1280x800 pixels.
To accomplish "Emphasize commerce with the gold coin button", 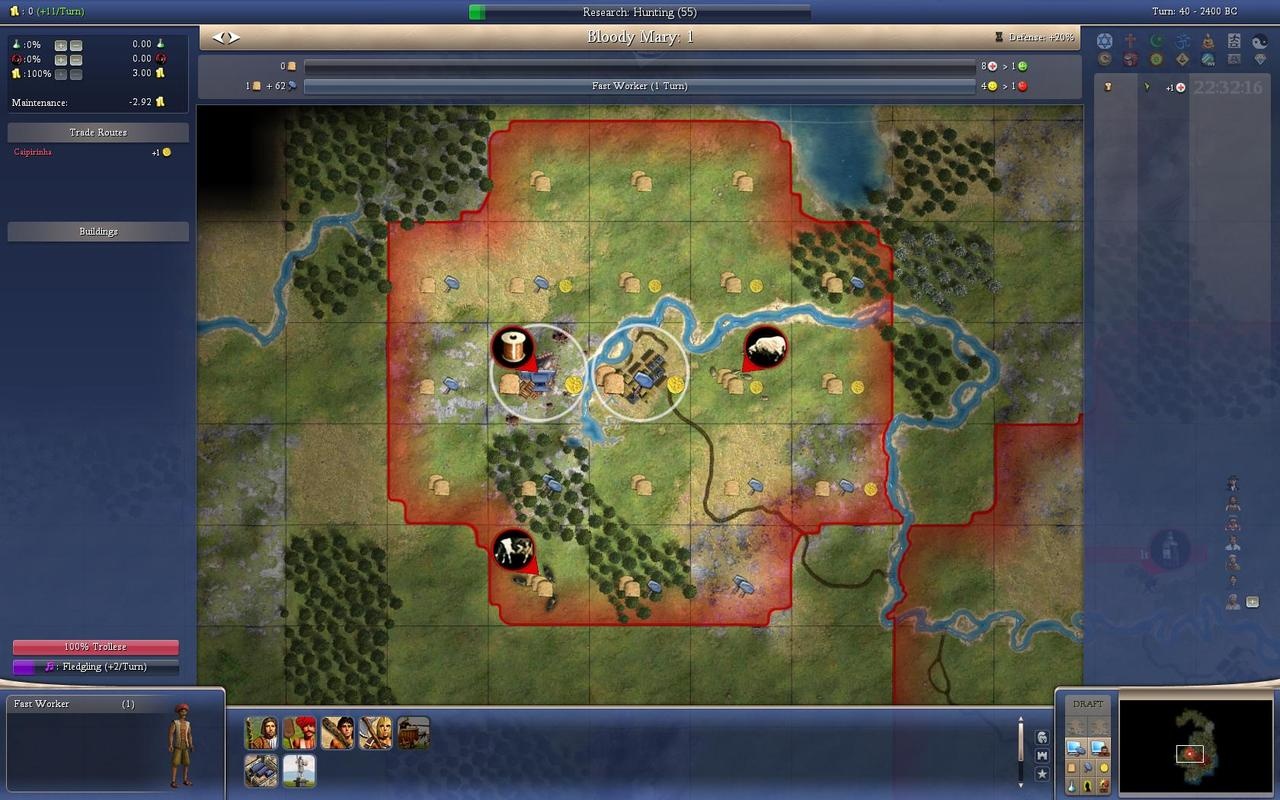I will pos(1104,767).
